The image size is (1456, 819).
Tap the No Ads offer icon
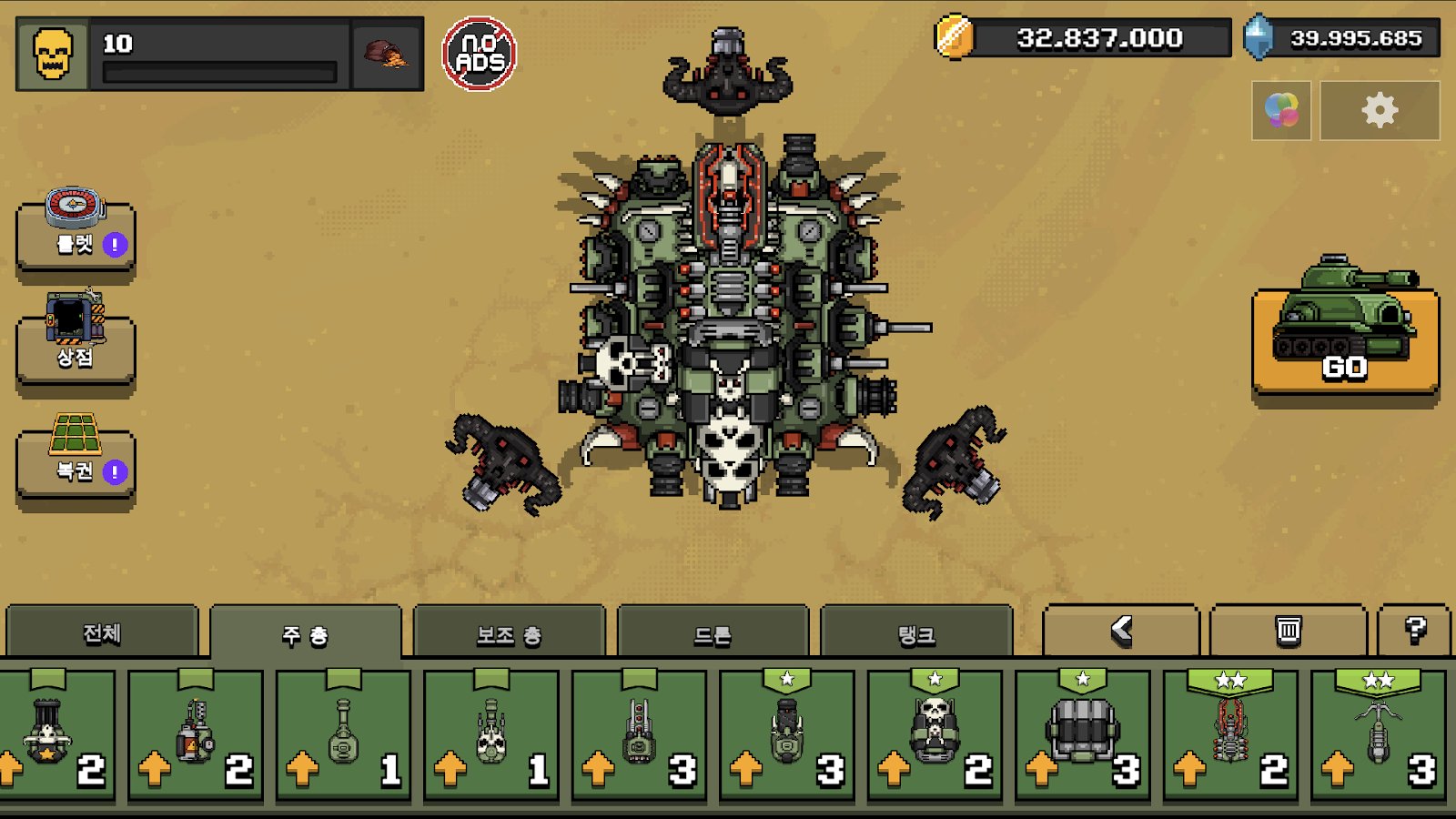point(480,54)
